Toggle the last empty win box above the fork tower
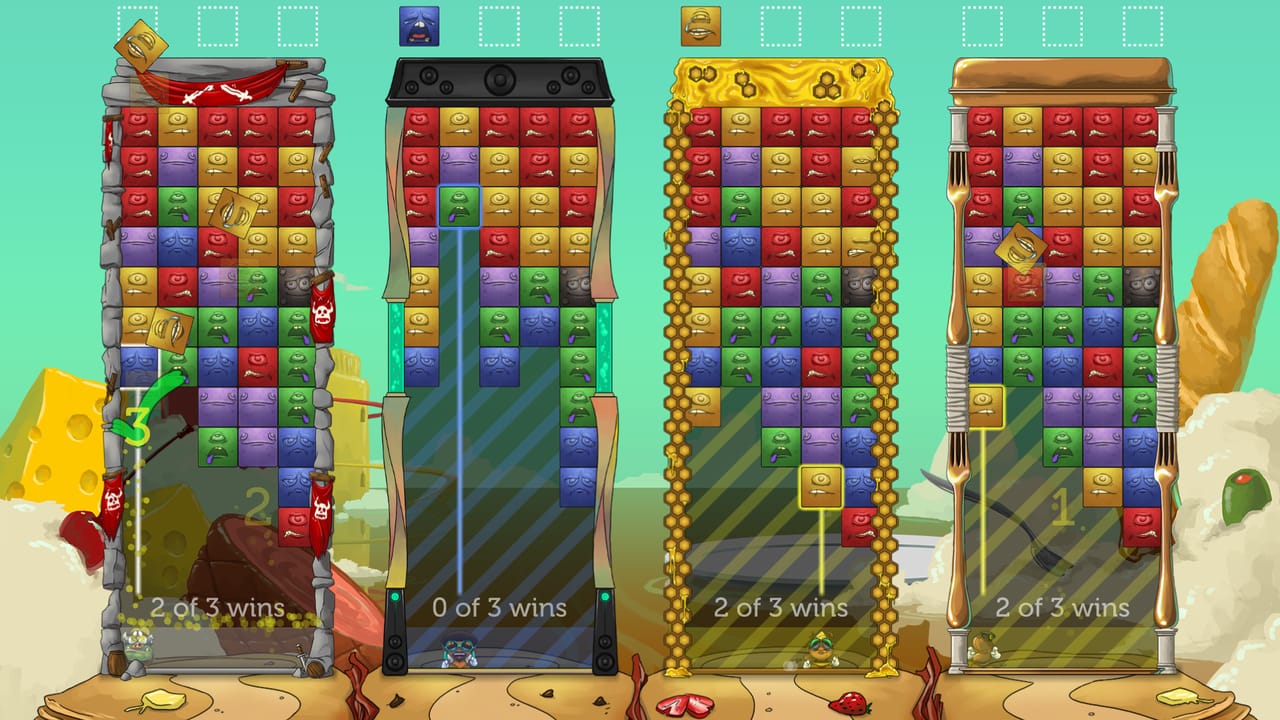 click(x=1140, y=25)
